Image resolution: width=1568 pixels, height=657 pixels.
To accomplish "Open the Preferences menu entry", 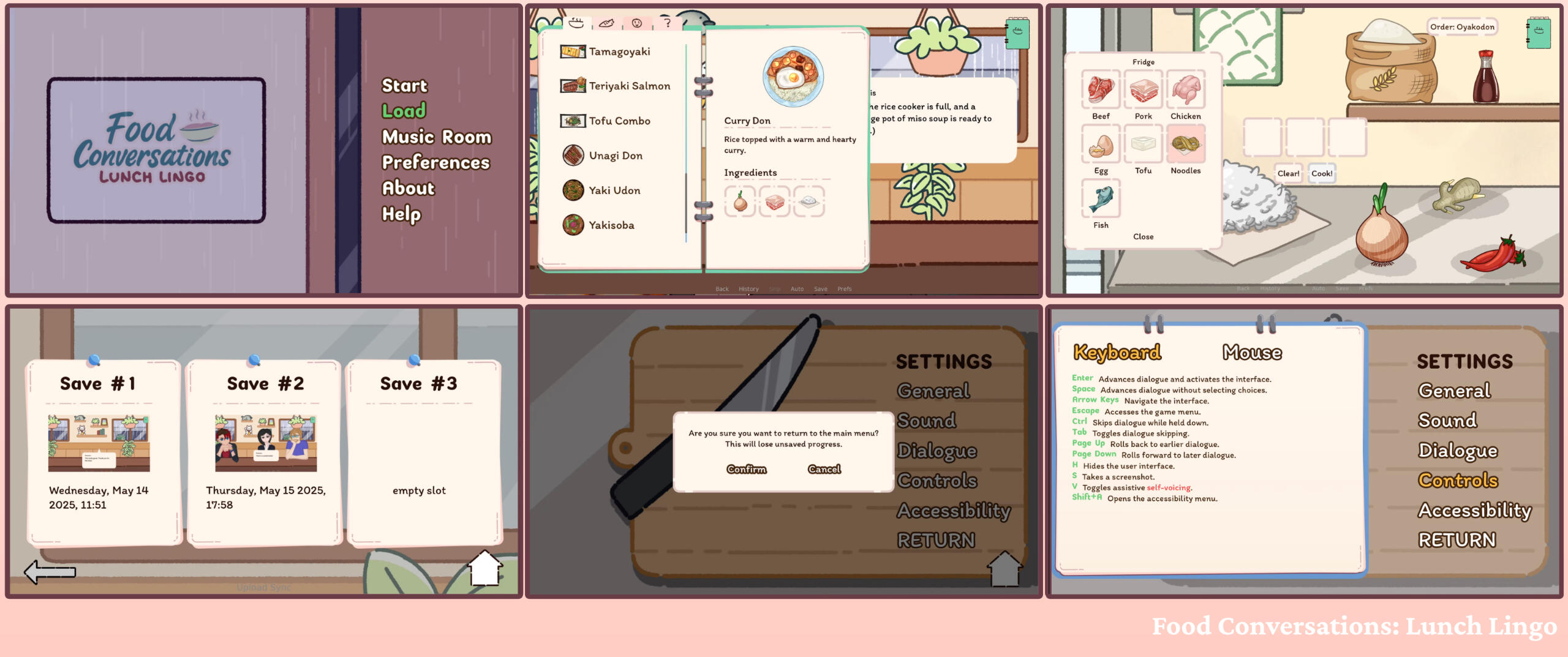I will 435,163.
